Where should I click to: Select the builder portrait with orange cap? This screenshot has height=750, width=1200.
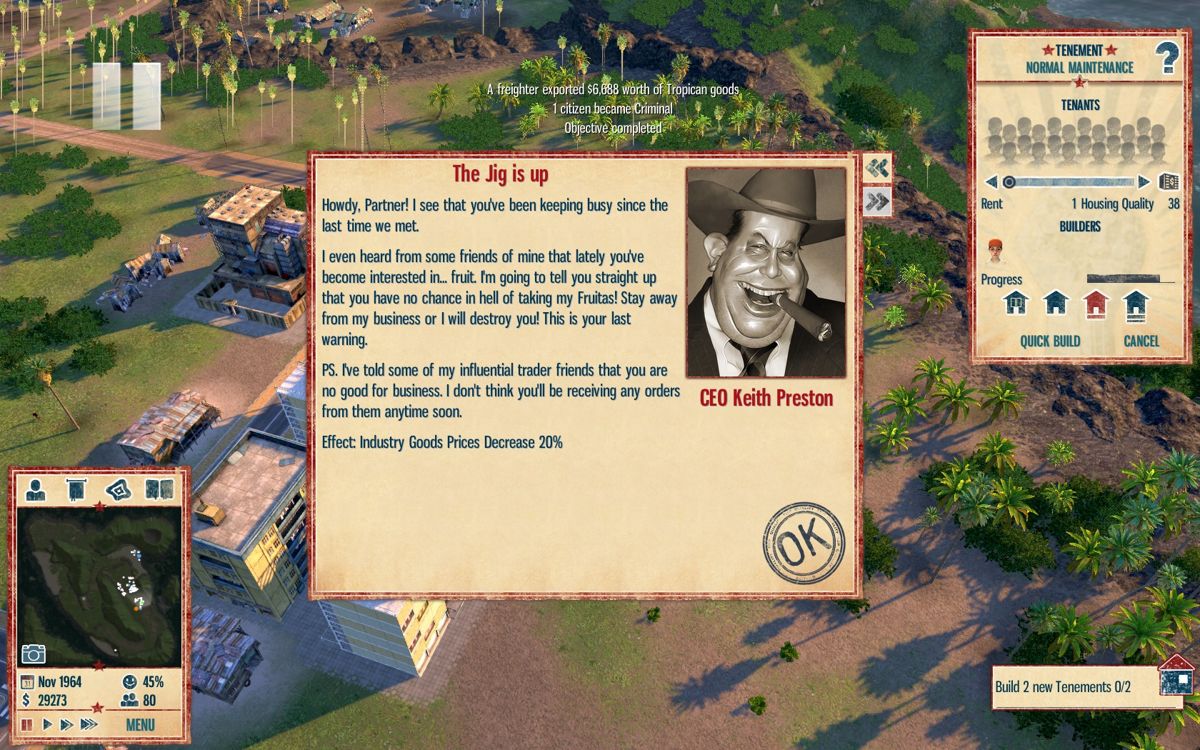[995, 249]
